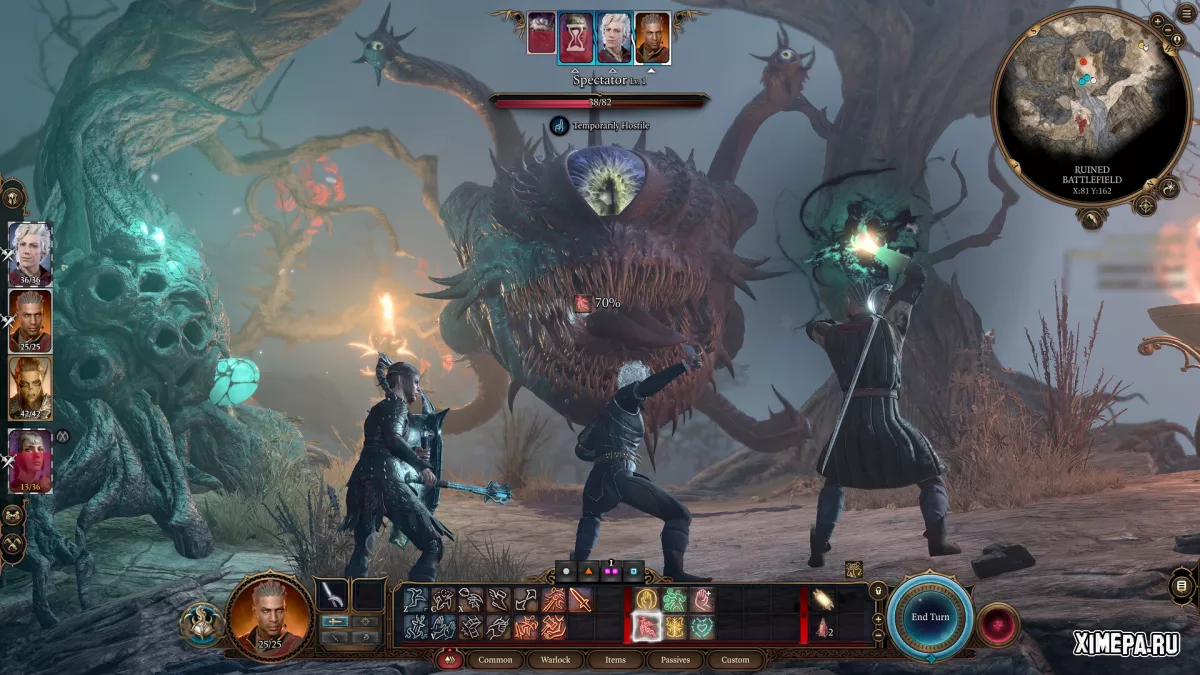Toggle the hotbar lock padlock button
The height and width of the screenshot is (675, 1200).
click(877, 590)
